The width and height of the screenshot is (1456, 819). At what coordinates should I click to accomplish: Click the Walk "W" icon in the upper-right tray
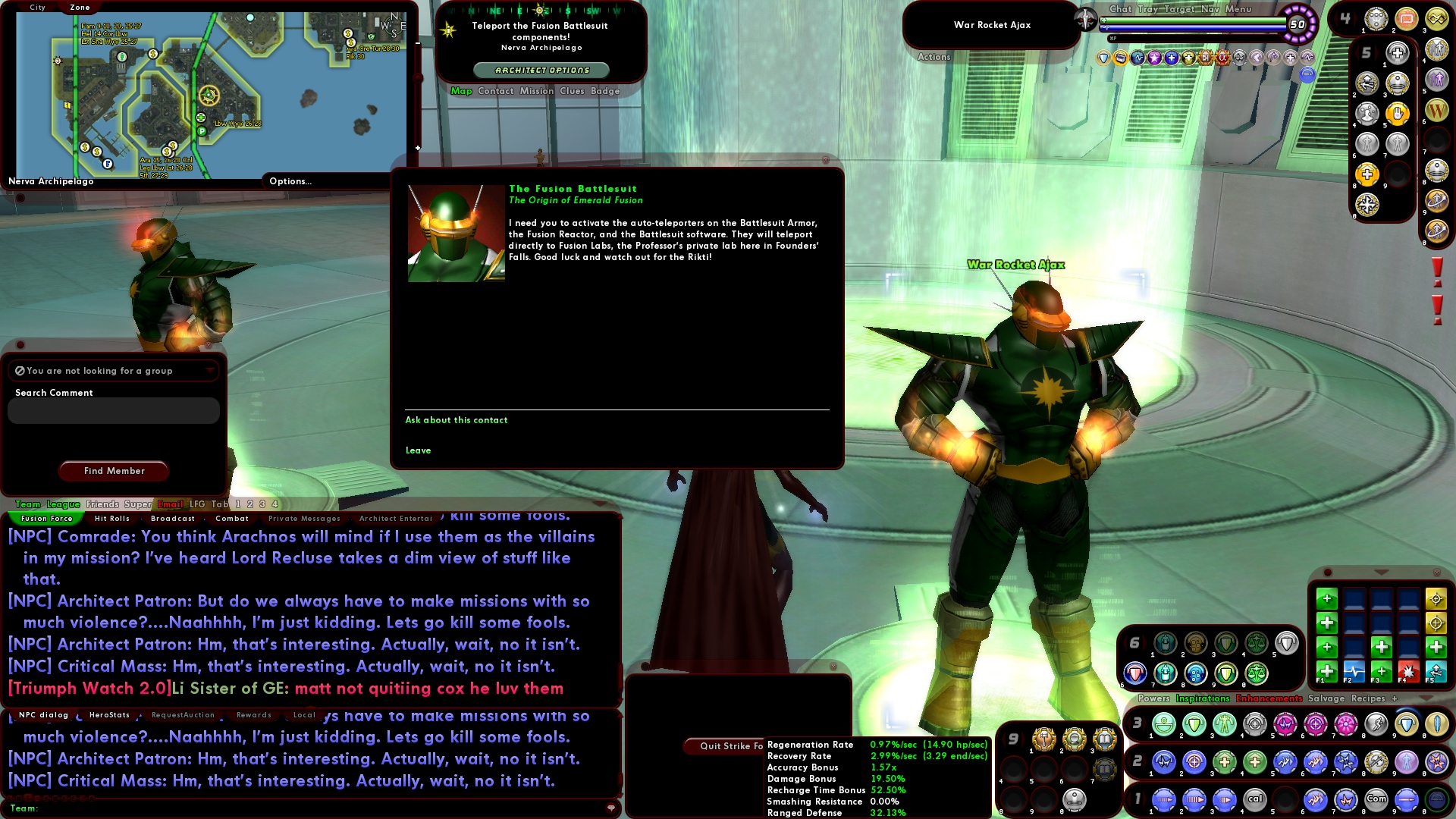pyautogui.click(x=1437, y=111)
